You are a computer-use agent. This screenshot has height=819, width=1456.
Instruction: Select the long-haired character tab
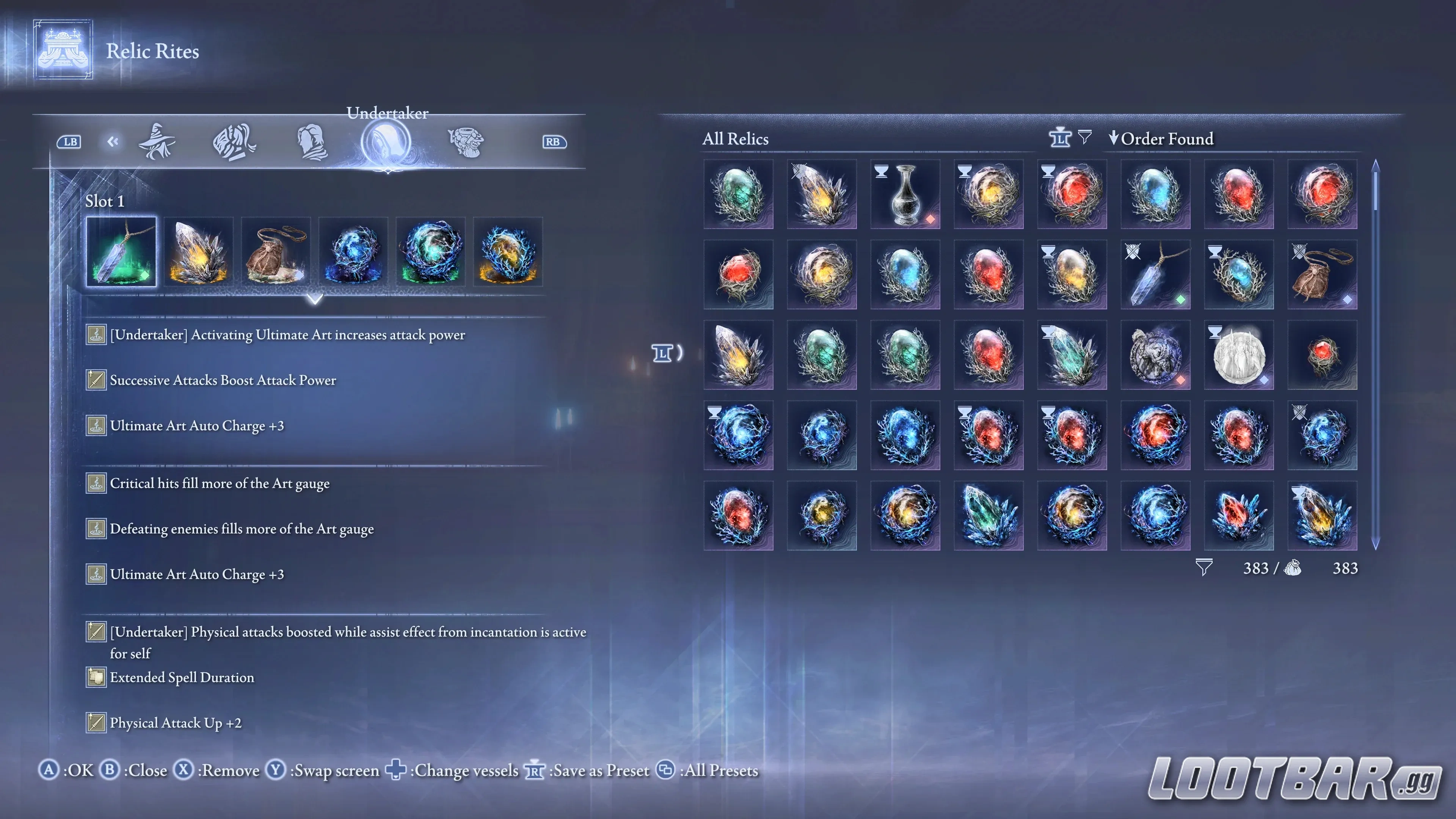click(x=234, y=142)
